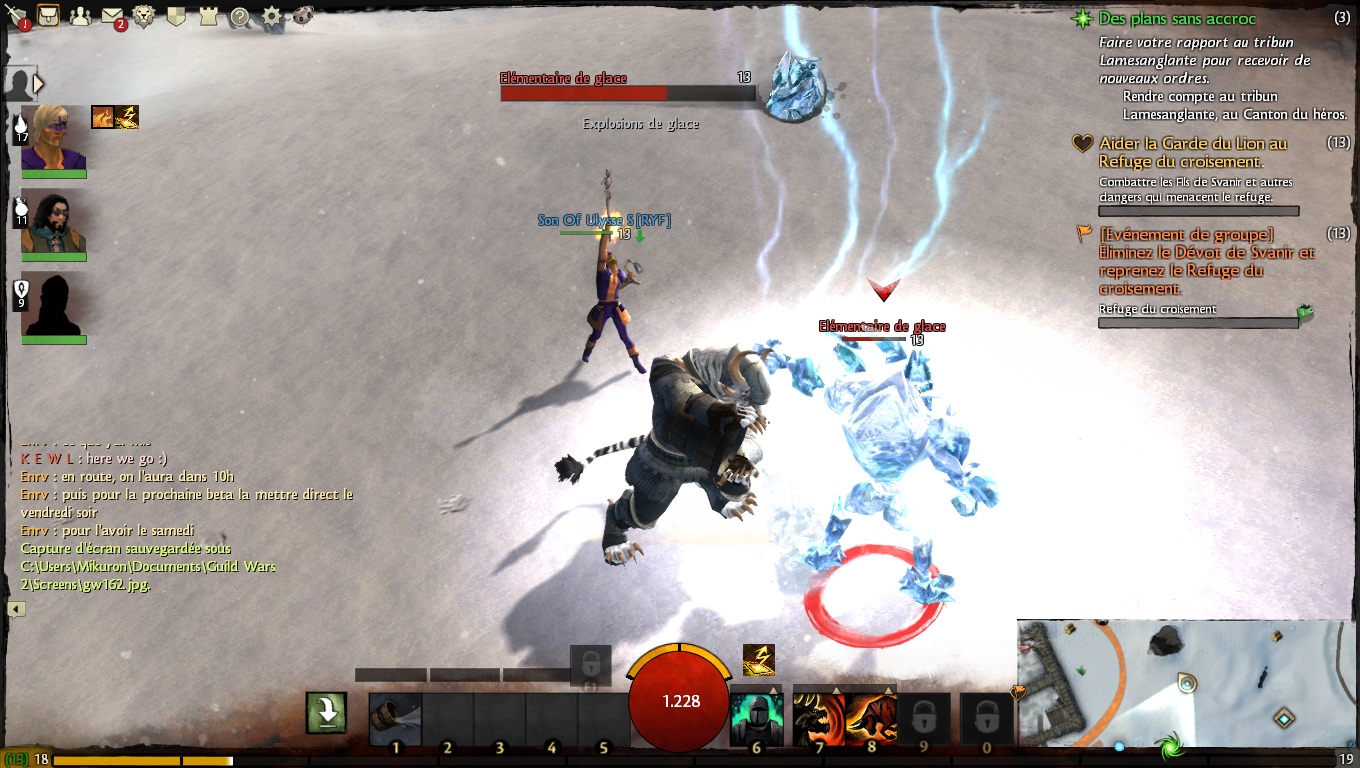Screen dimensions: 1360x768
Task: Activate the armored helmet healing skill
Action: point(755,718)
